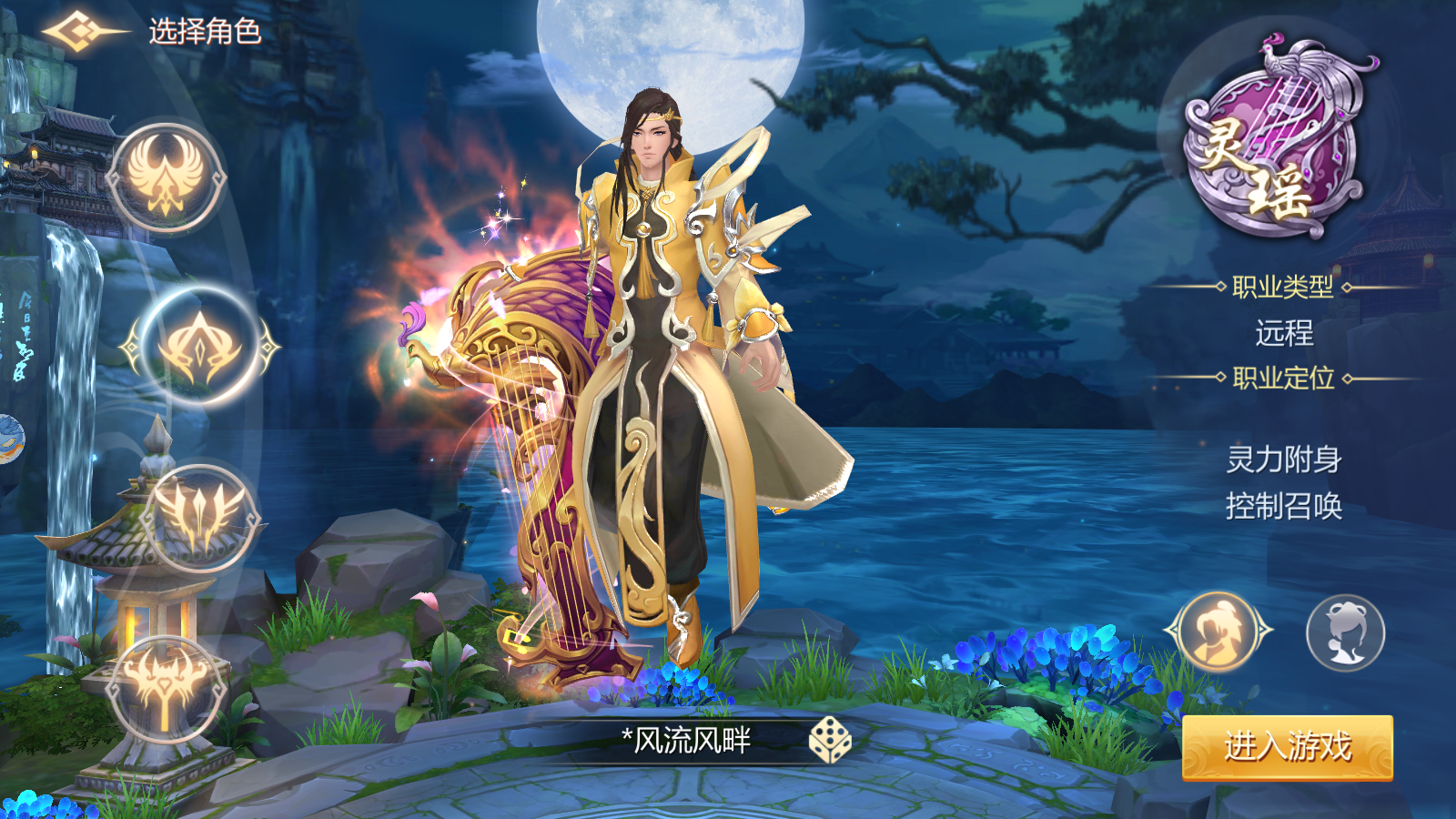Randomize the name with the dice button
Image resolution: width=1456 pixels, height=819 pixels.
point(830,740)
